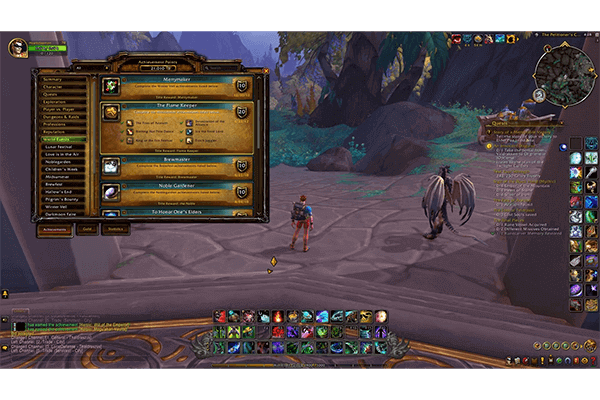Open the Brewfest subcategory
Screen dimensions: 600x400
tap(62, 184)
